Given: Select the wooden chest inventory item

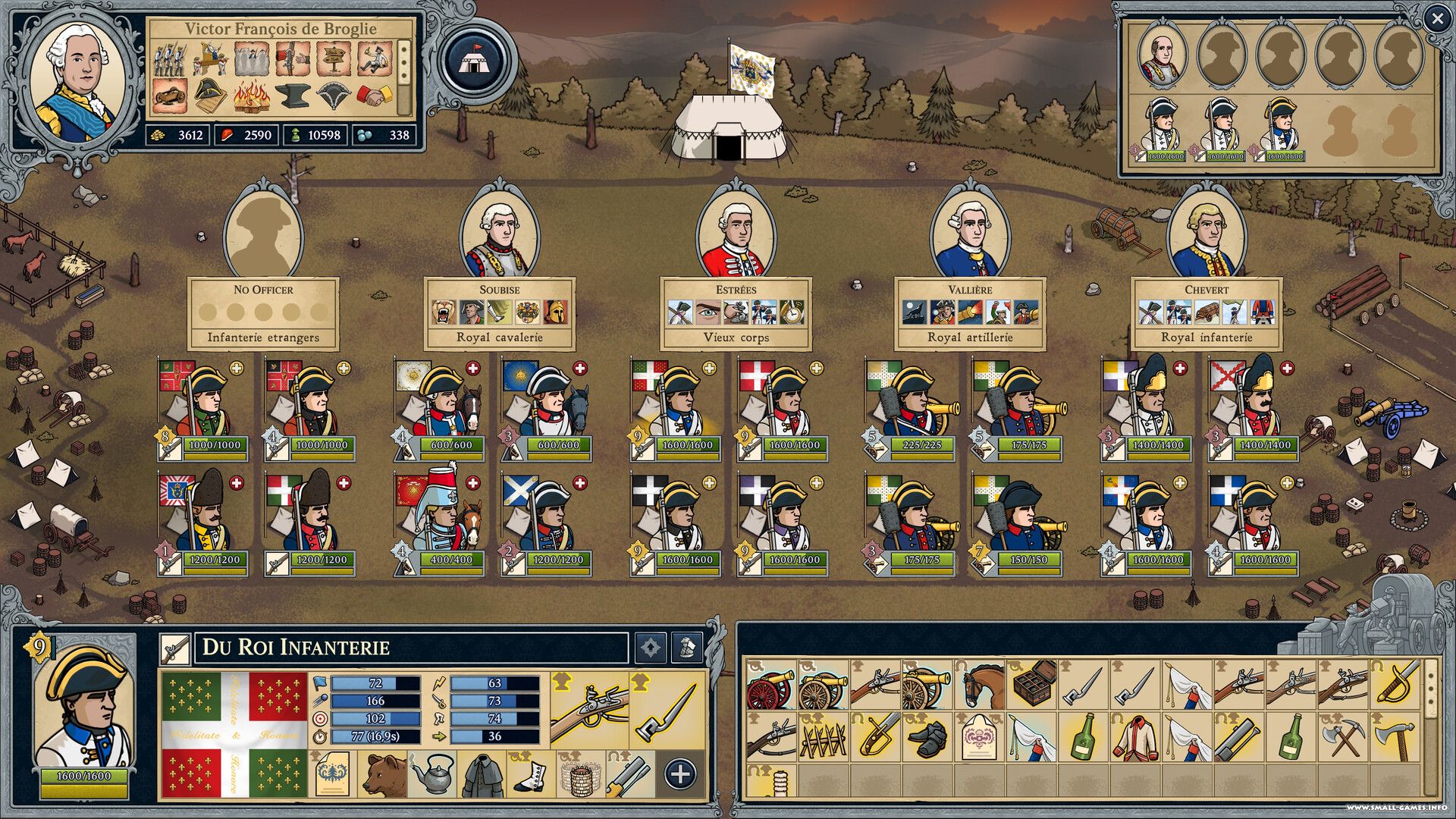Looking at the screenshot, I should tap(1034, 684).
